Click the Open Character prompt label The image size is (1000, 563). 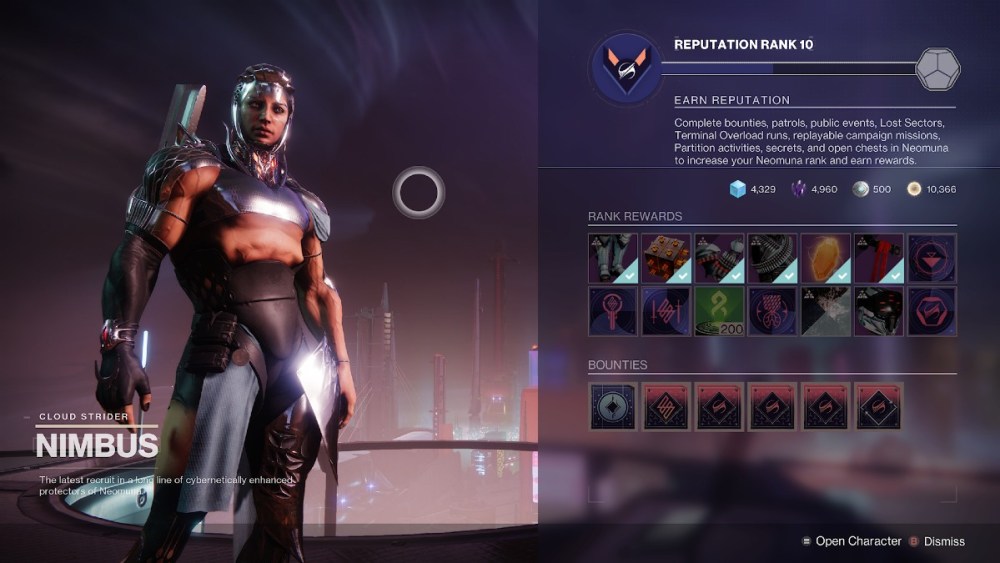(x=858, y=541)
